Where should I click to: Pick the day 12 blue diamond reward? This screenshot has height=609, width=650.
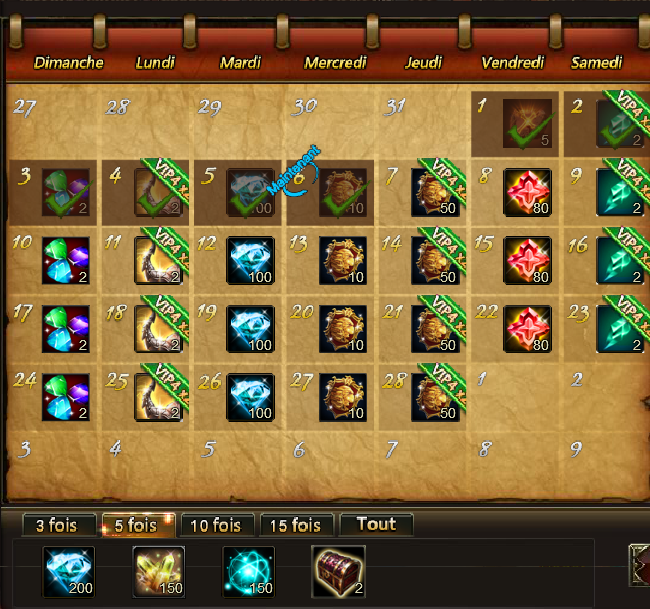250,259
